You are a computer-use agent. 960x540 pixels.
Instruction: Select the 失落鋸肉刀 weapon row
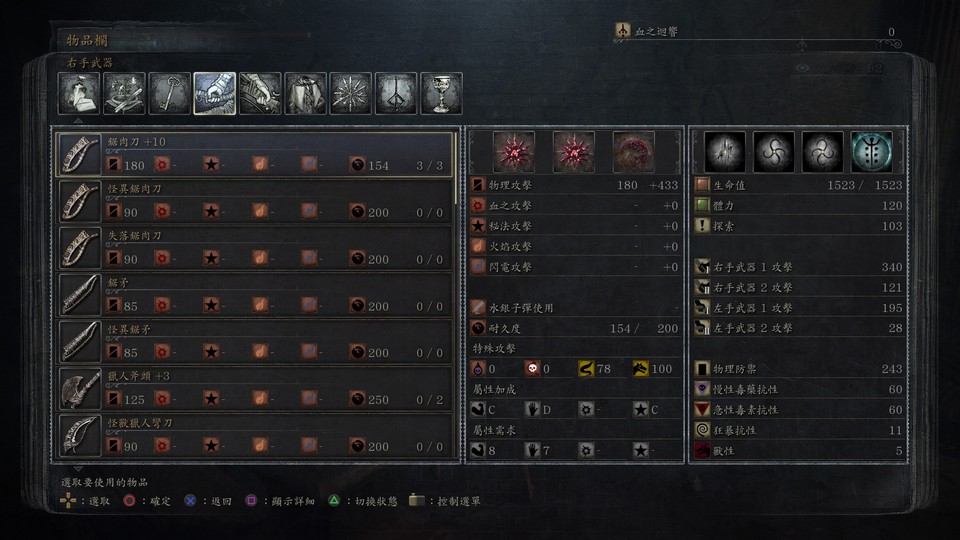point(255,248)
